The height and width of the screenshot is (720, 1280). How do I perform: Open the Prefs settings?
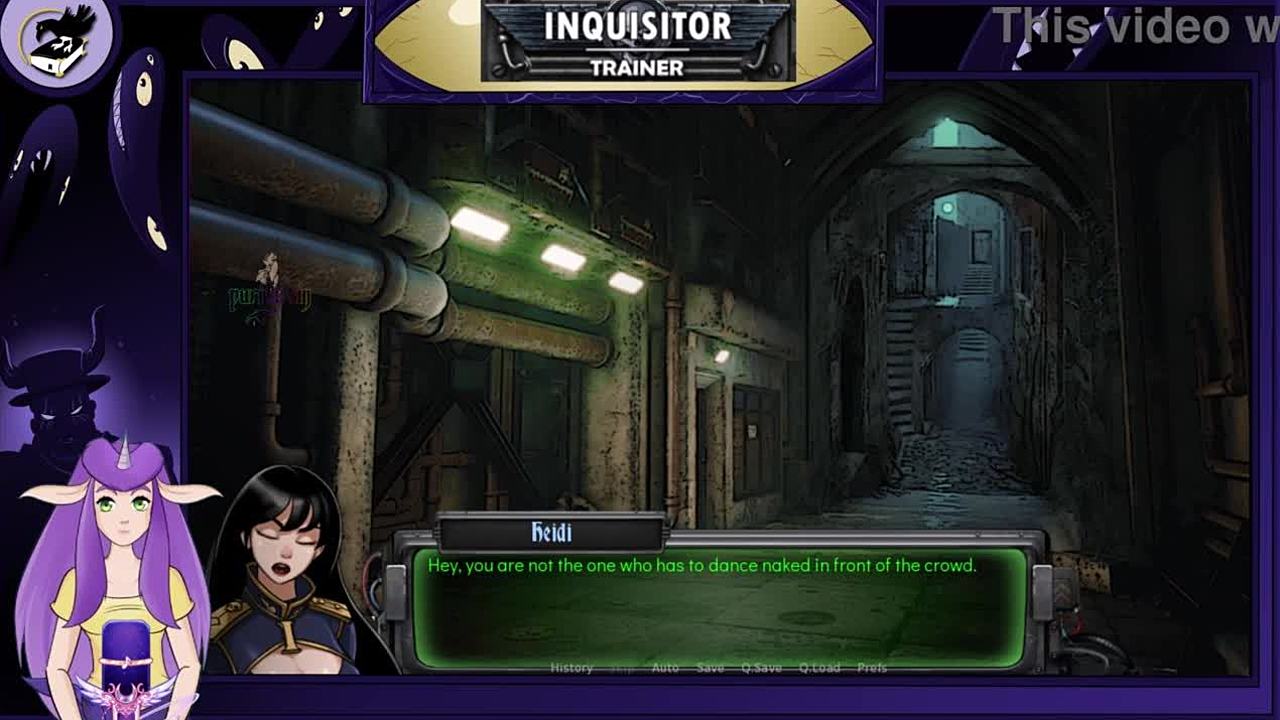(x=872, y=668)
